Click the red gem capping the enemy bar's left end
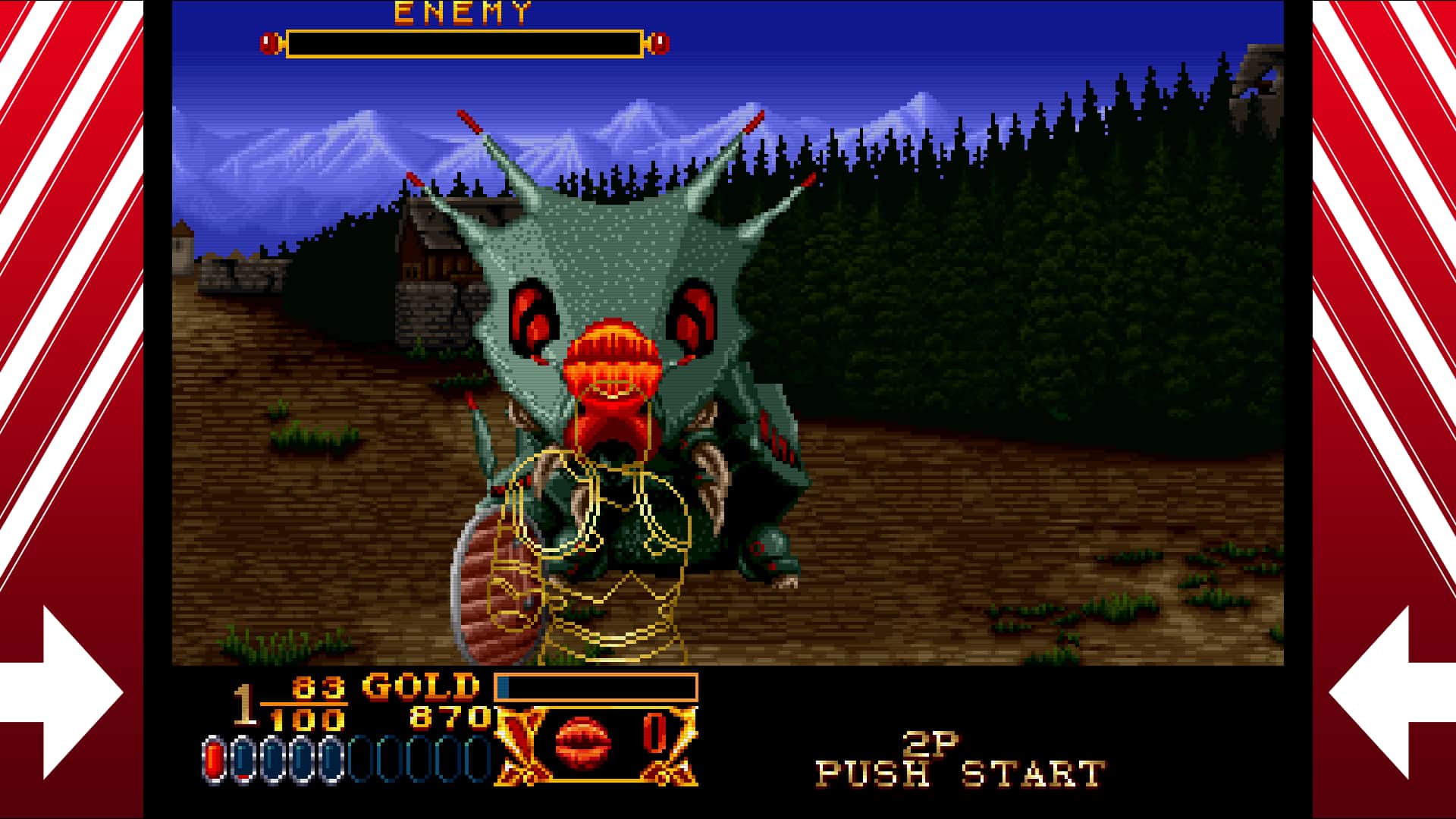The height and width of the screenshot is (819, 1456). [270, 43]
